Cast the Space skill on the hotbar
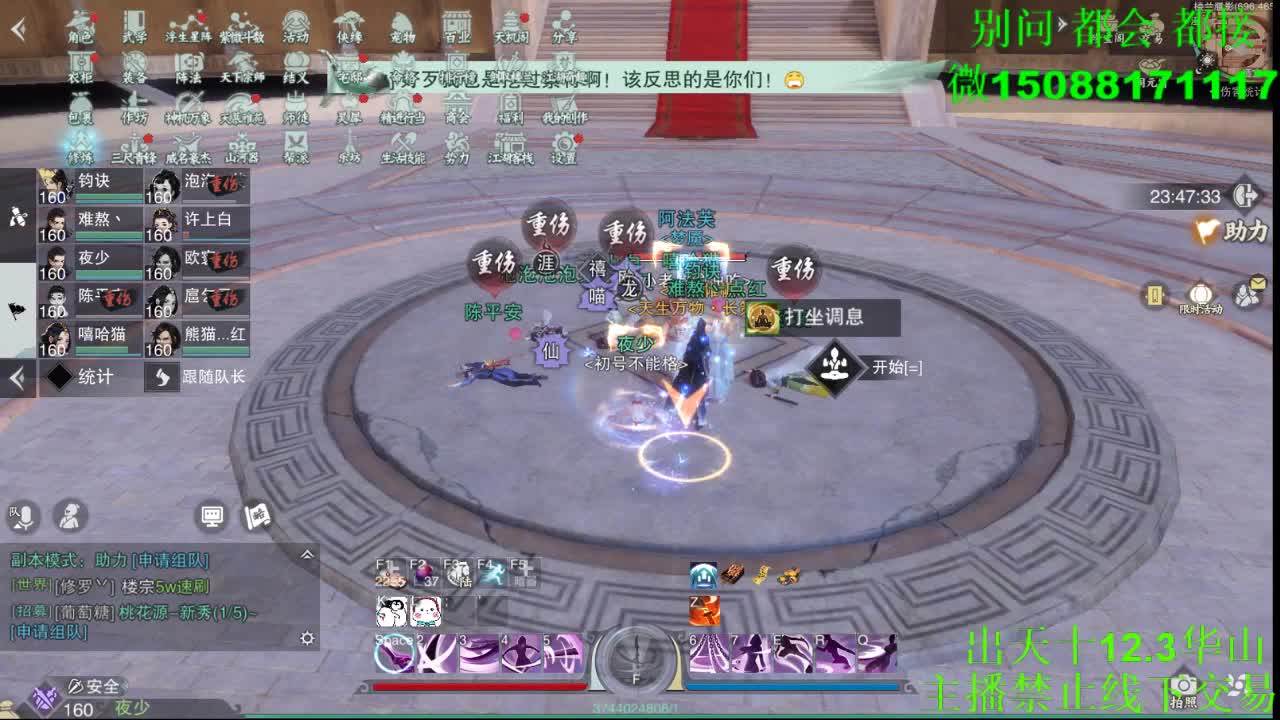This screenshot has width=1280, height=720. coord(392,654)
